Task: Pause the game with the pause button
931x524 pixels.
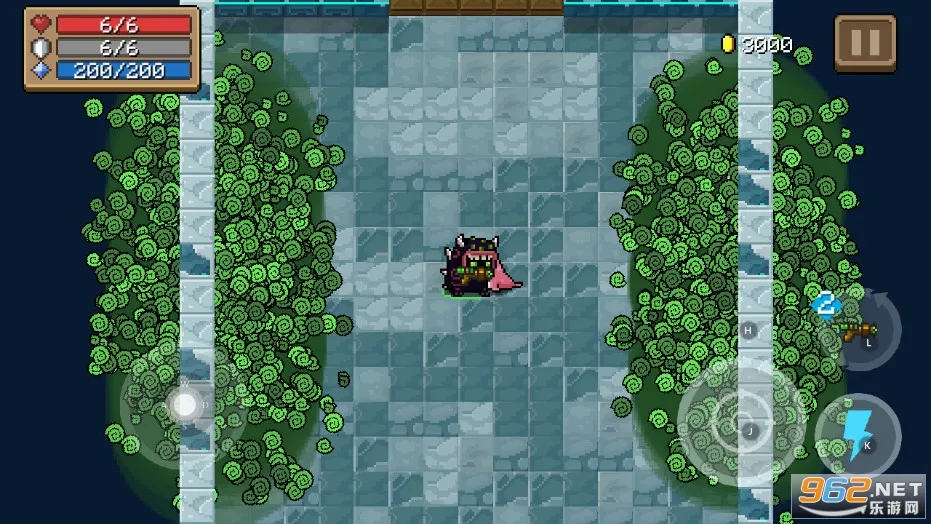Action: coord(865,43)
